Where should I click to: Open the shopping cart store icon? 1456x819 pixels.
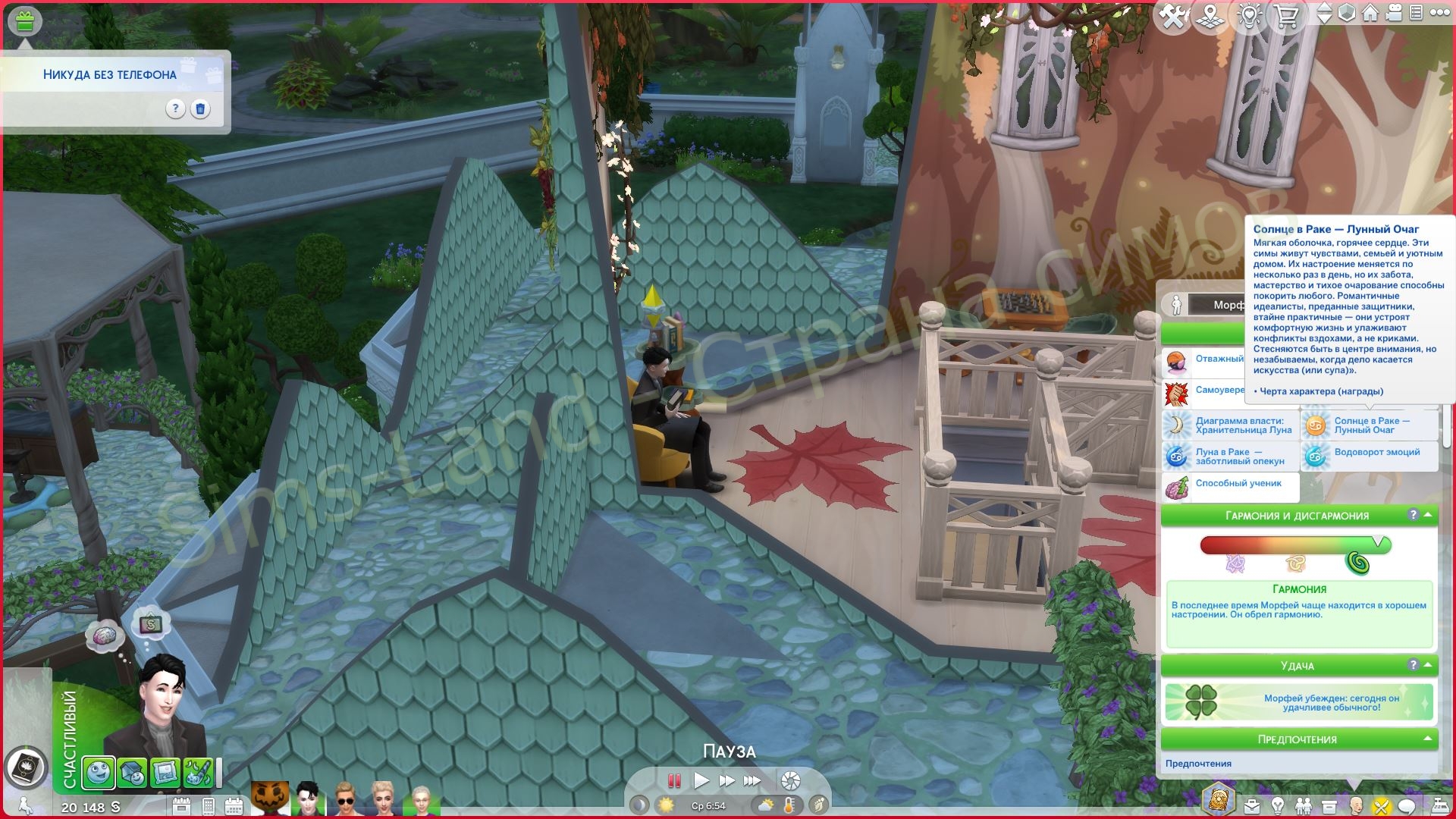tap(1287, 13)
